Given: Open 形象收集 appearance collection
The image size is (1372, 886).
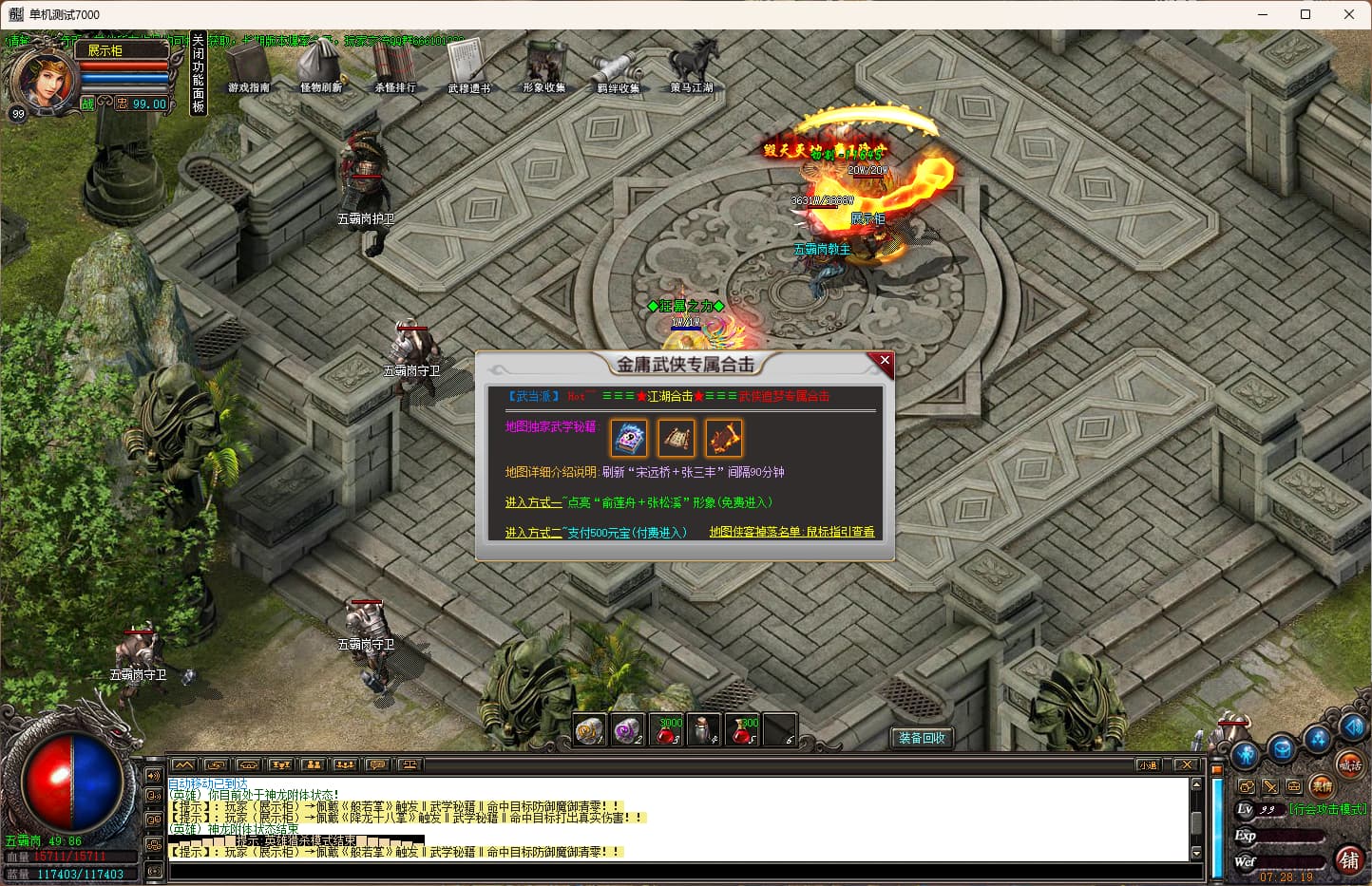Looking at the screenshot, I should pos(543,68).
